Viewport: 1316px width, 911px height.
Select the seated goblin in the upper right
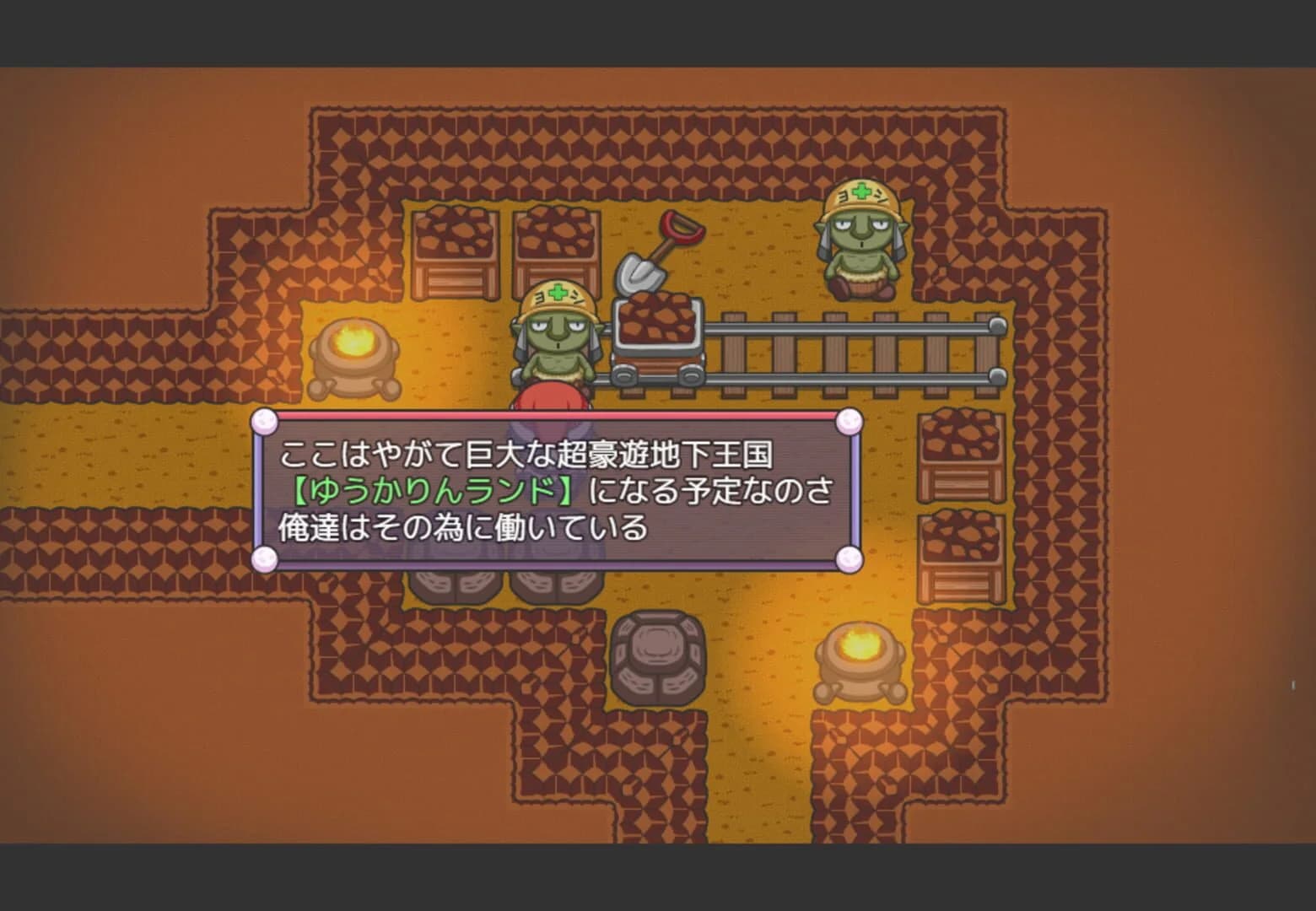click(x=860, y=236)
